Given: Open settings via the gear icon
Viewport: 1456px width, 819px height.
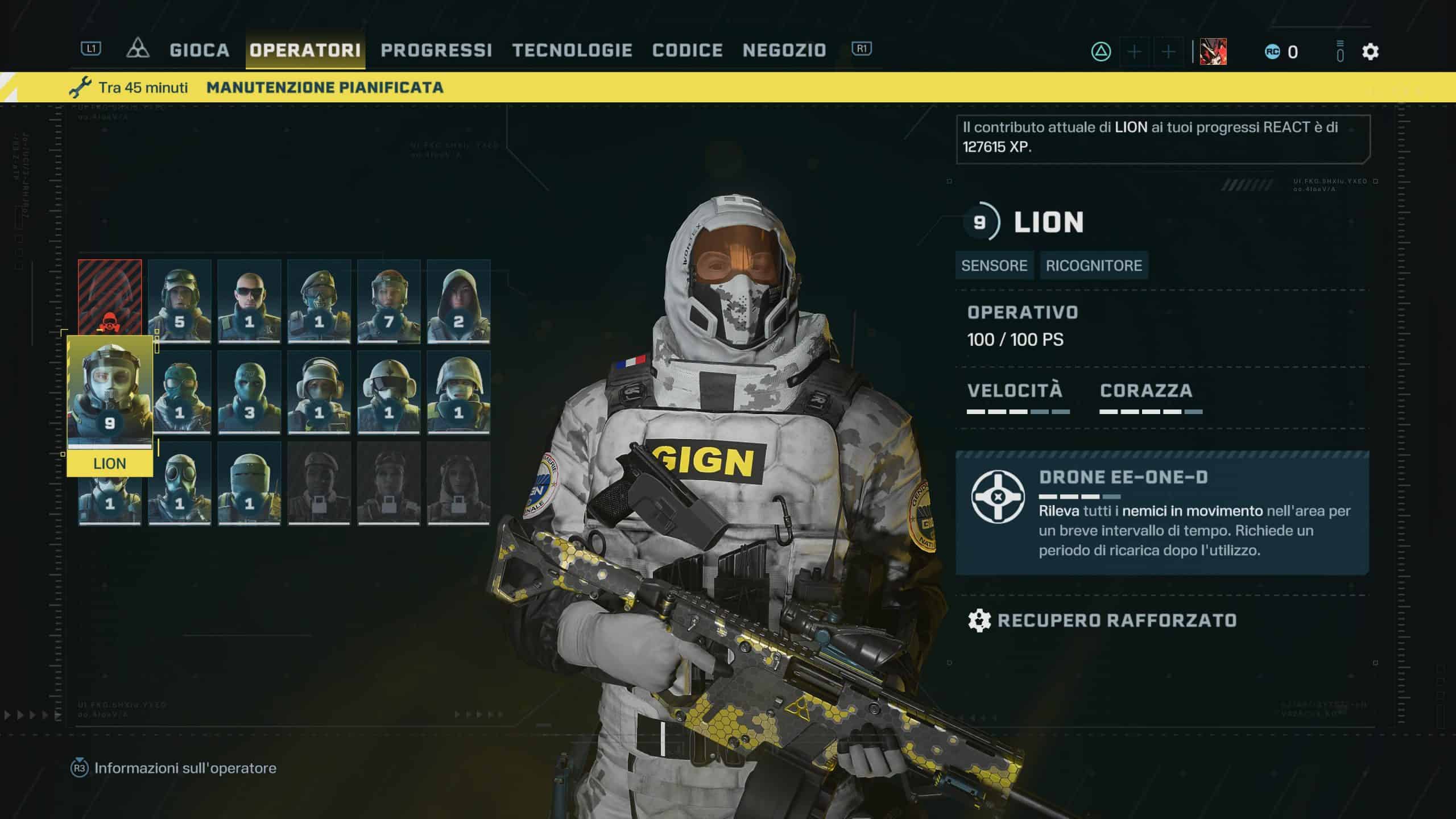Looking at the screenshot, I should click(1370, 52).
